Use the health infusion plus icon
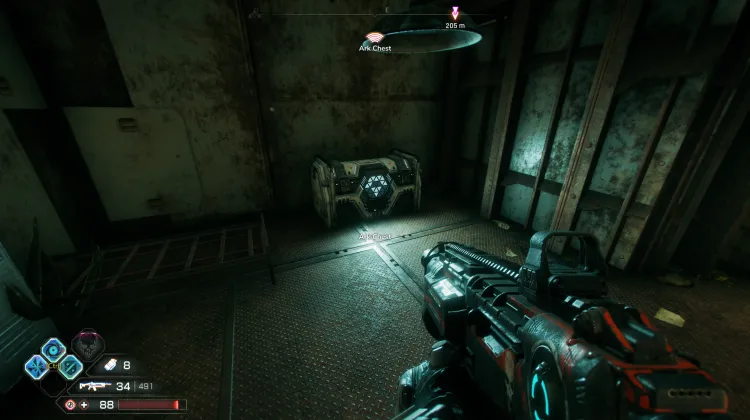This screenshot has height=420, width=750. click(86, 405)
